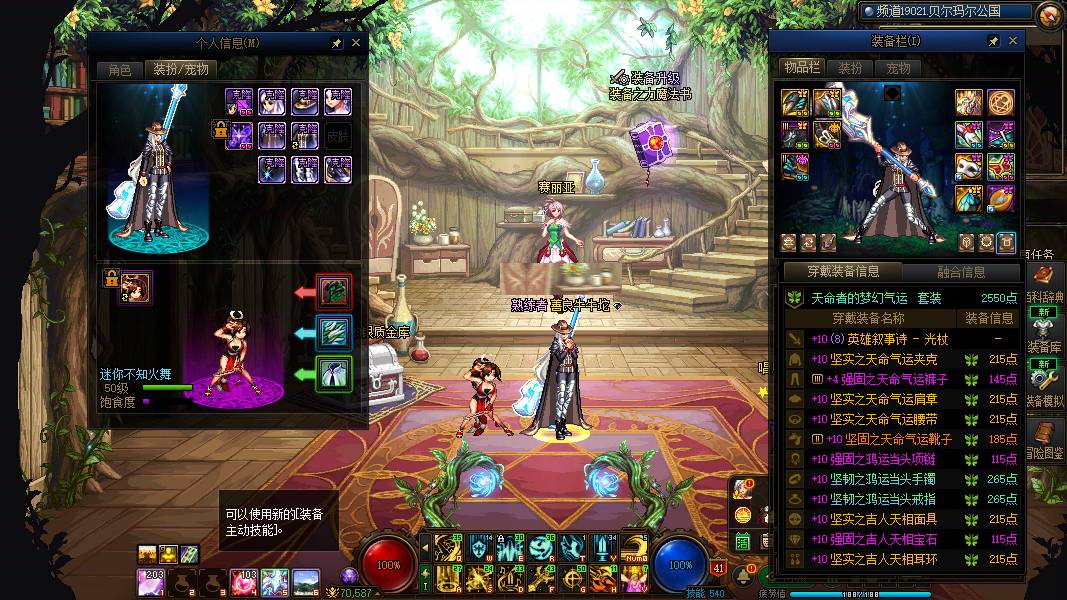Switch to the 角色 character tab
The image size is (1067, 600).
click(120, 69)
